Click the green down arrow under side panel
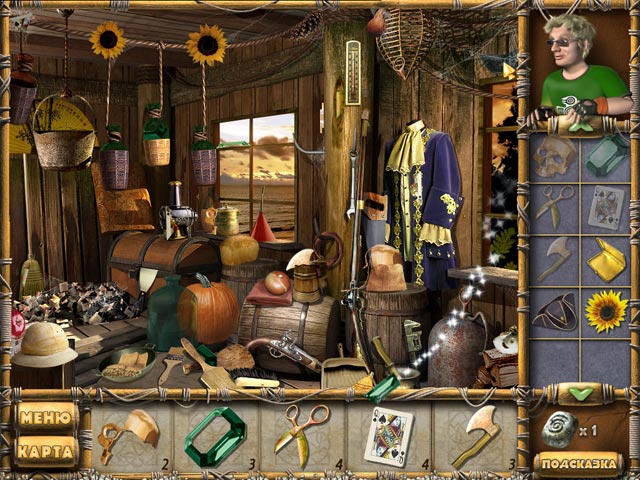Image resolution: width=640 pixels, height=480 pixels. (x=579, y=393)
